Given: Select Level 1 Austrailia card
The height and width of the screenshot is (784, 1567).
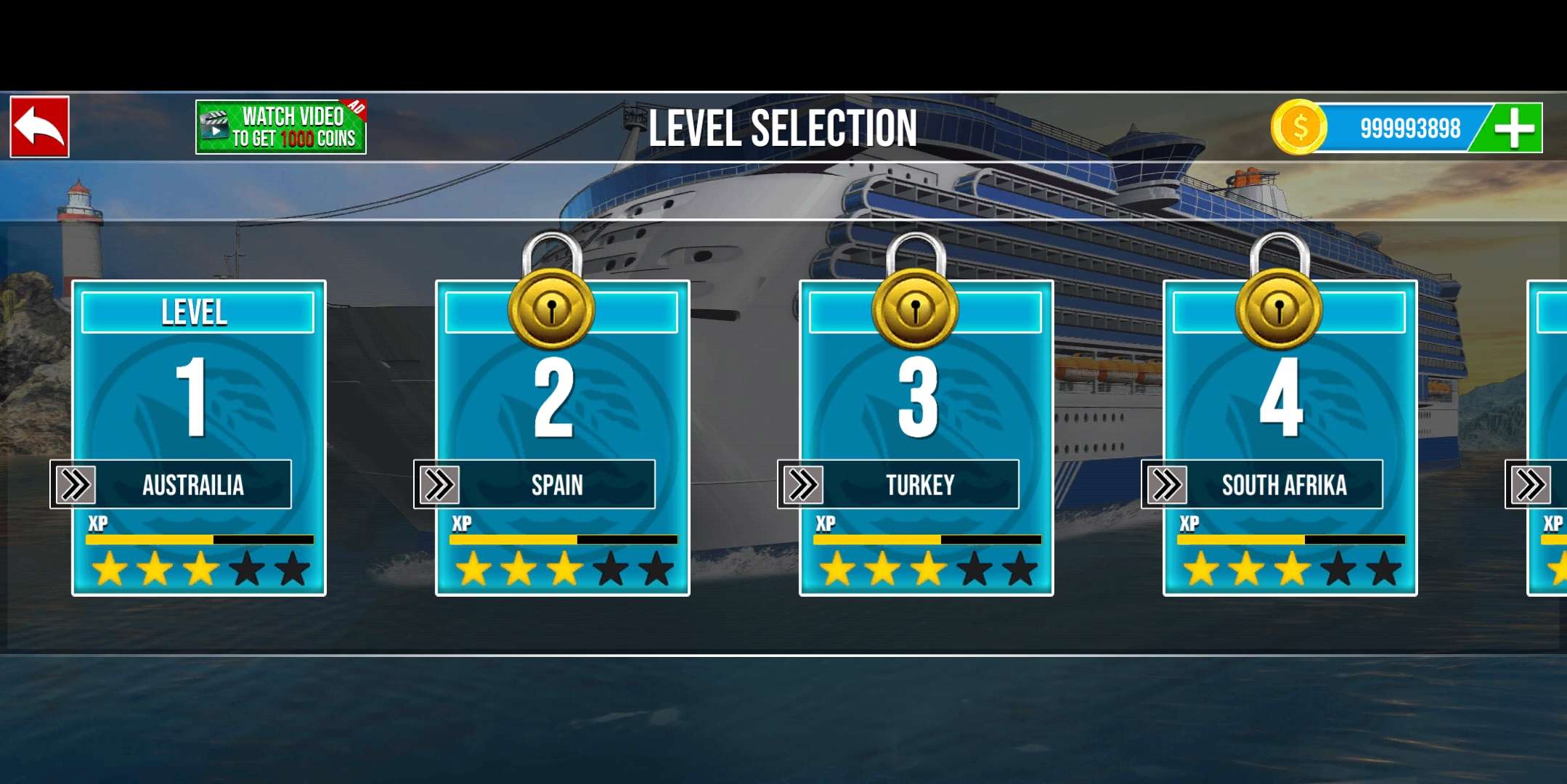Looking at the screenshot, I should pos(198,438).
